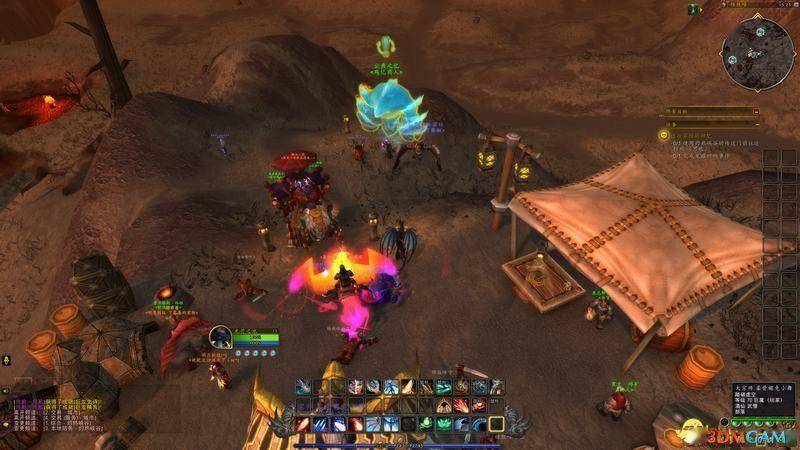800x450 pixels.
Task: Open the chat speaker button beside chat
Action: coord(4,391)
